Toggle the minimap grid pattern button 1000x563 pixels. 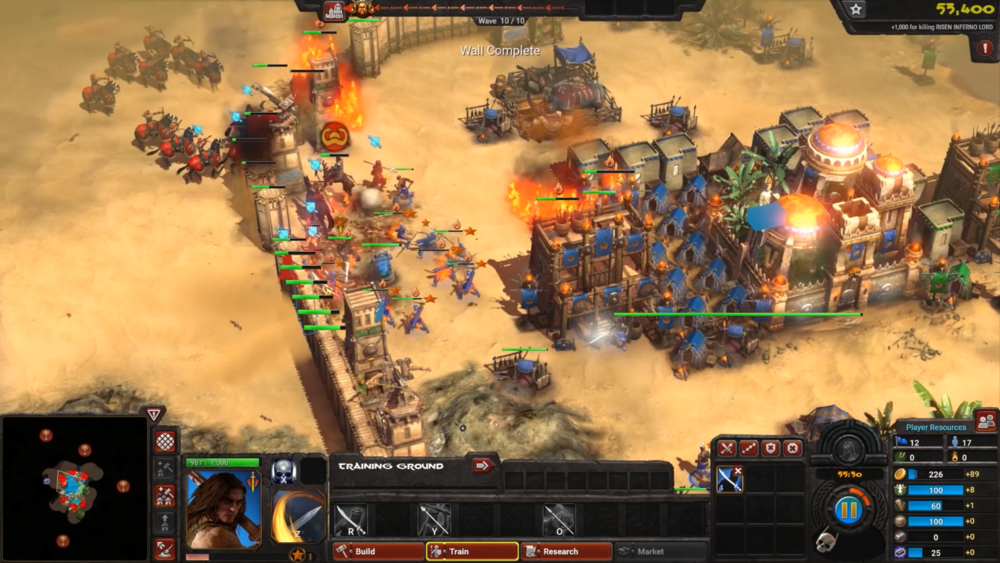pyautogui.click(x=165, y=441)
